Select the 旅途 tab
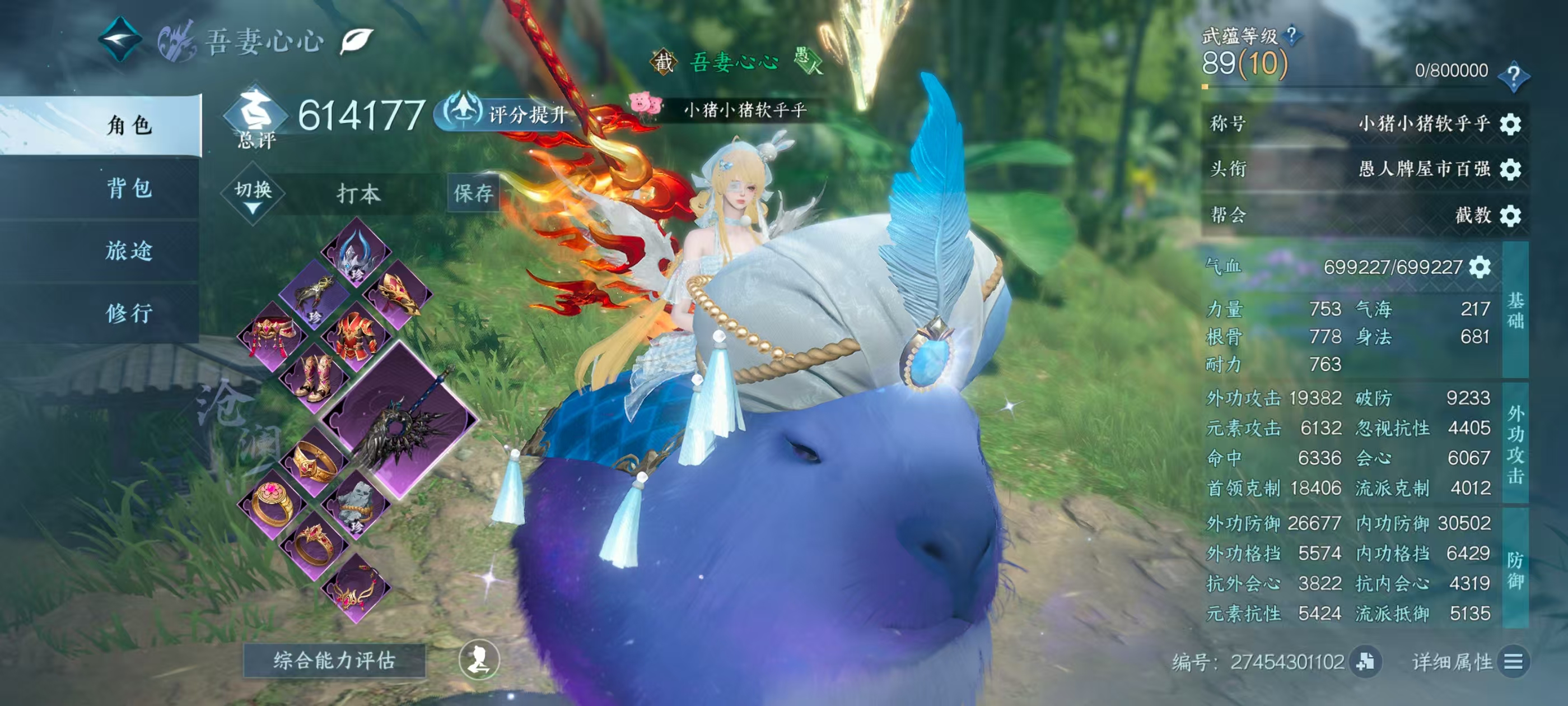 pyautogui.click(x=128, y=250)
